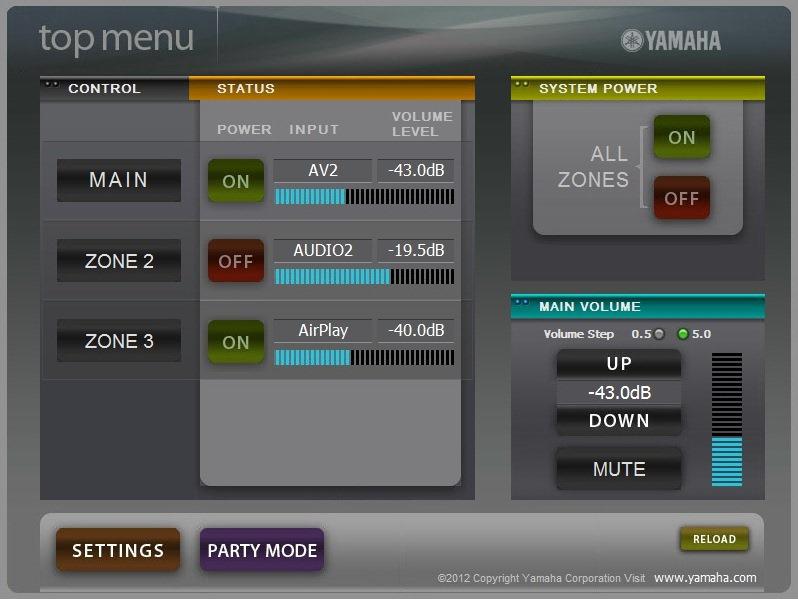Raise main volume with UP
Screen dimensions: 798x600
(x=619, y=364)
